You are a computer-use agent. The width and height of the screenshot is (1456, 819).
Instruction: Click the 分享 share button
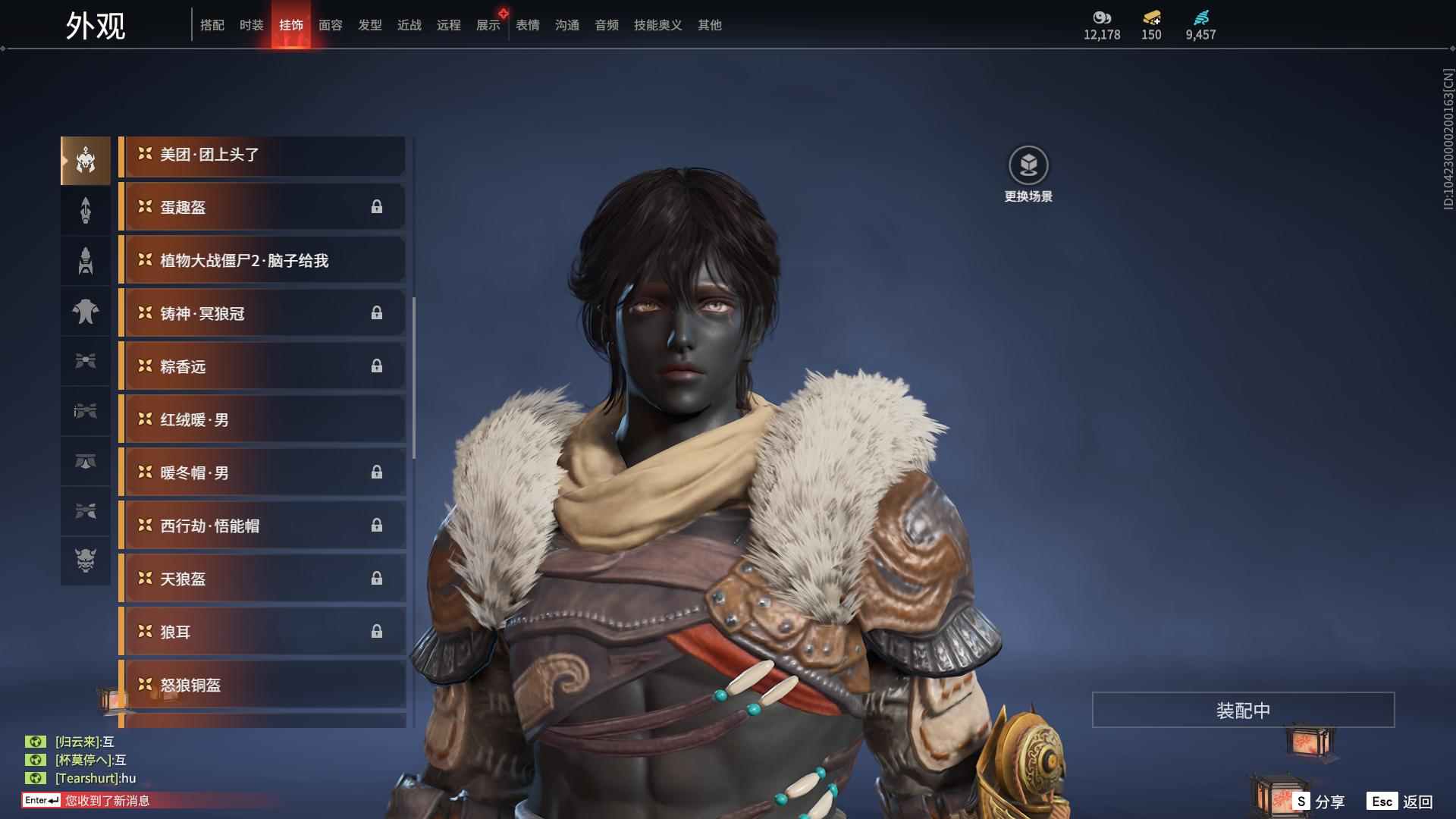click(1319, 802)
